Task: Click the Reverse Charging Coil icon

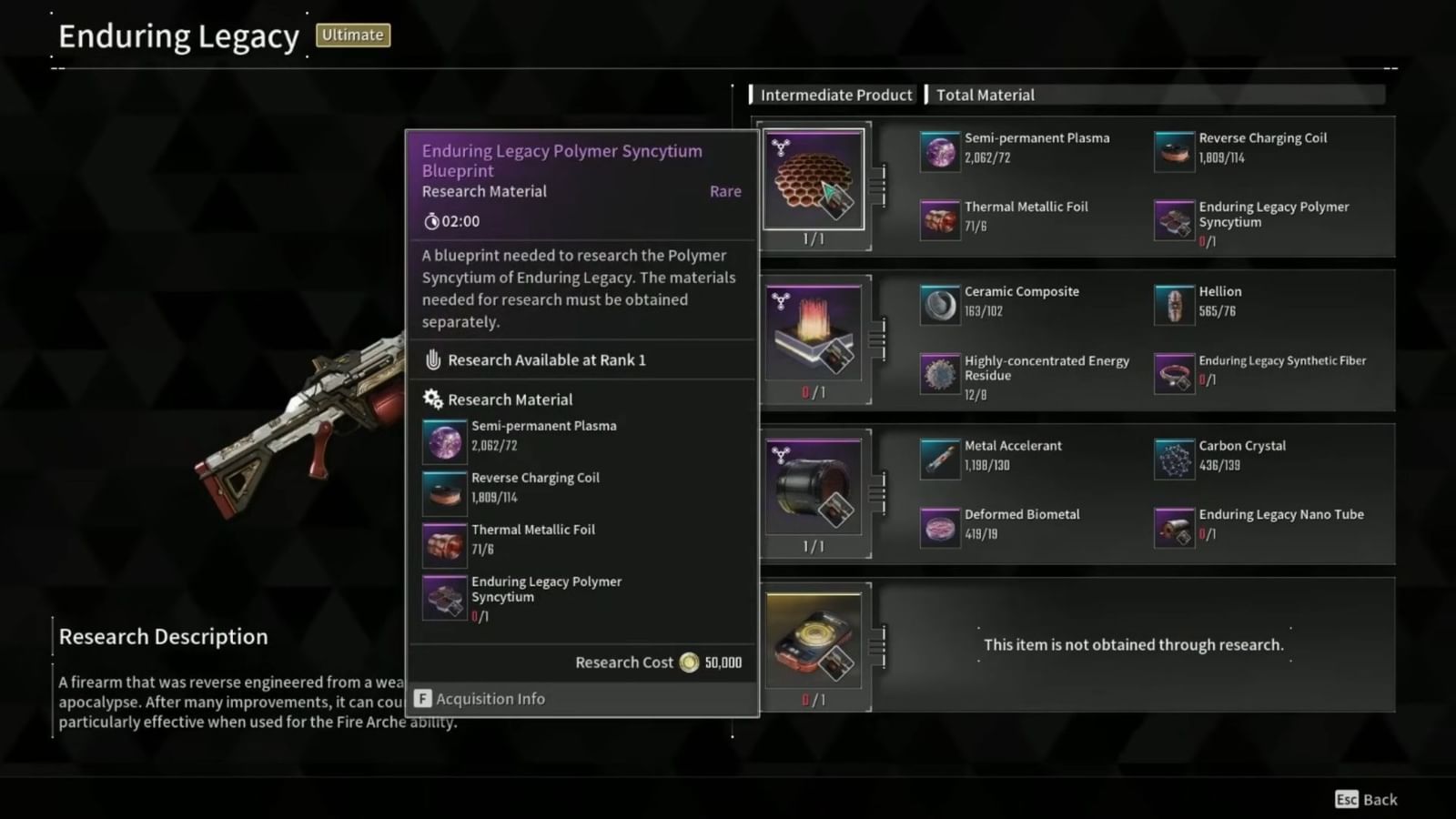Action: point(1174,150)
